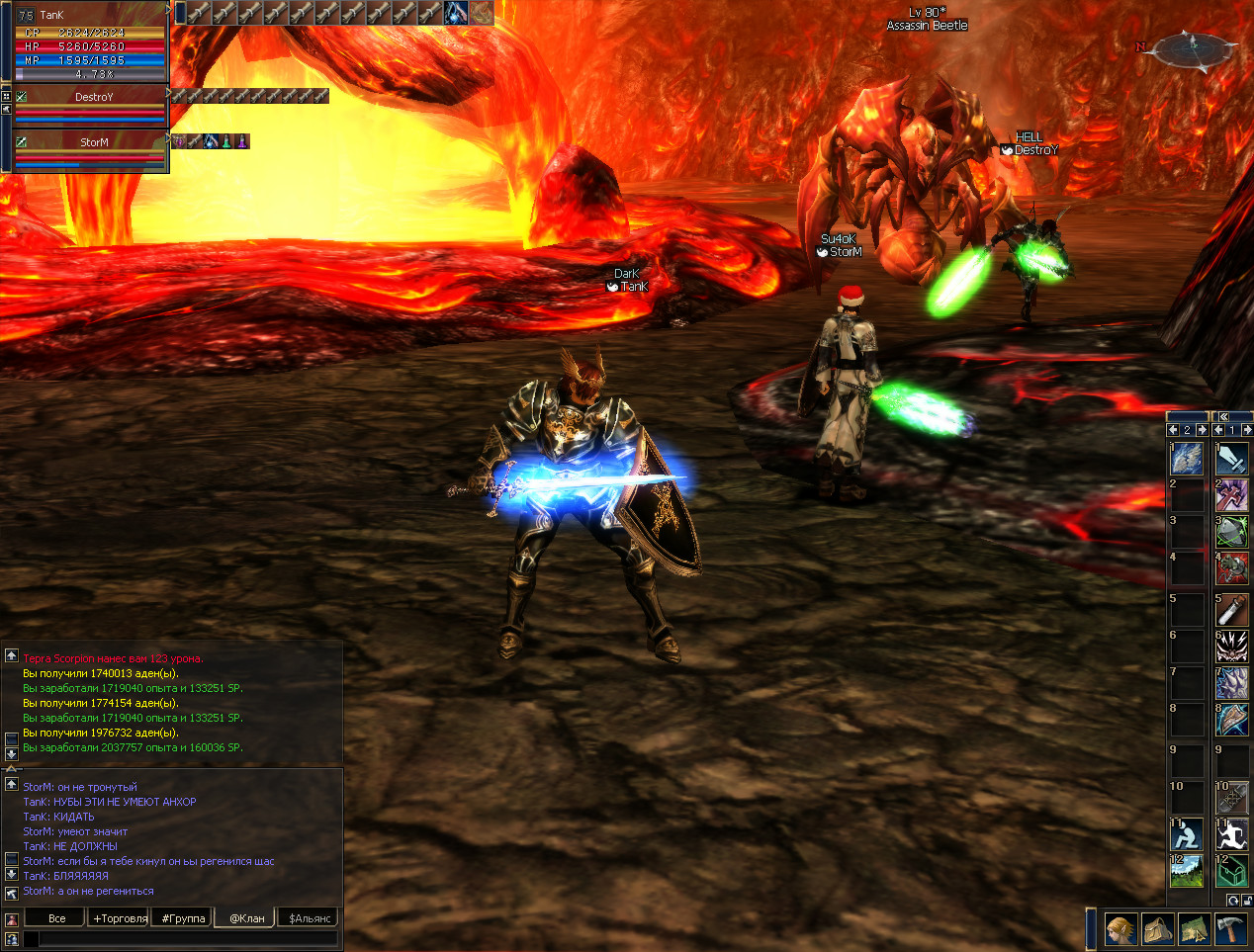Open the #Группа party chat tab
Screen dimensions: 1254x952
(184, 918)
